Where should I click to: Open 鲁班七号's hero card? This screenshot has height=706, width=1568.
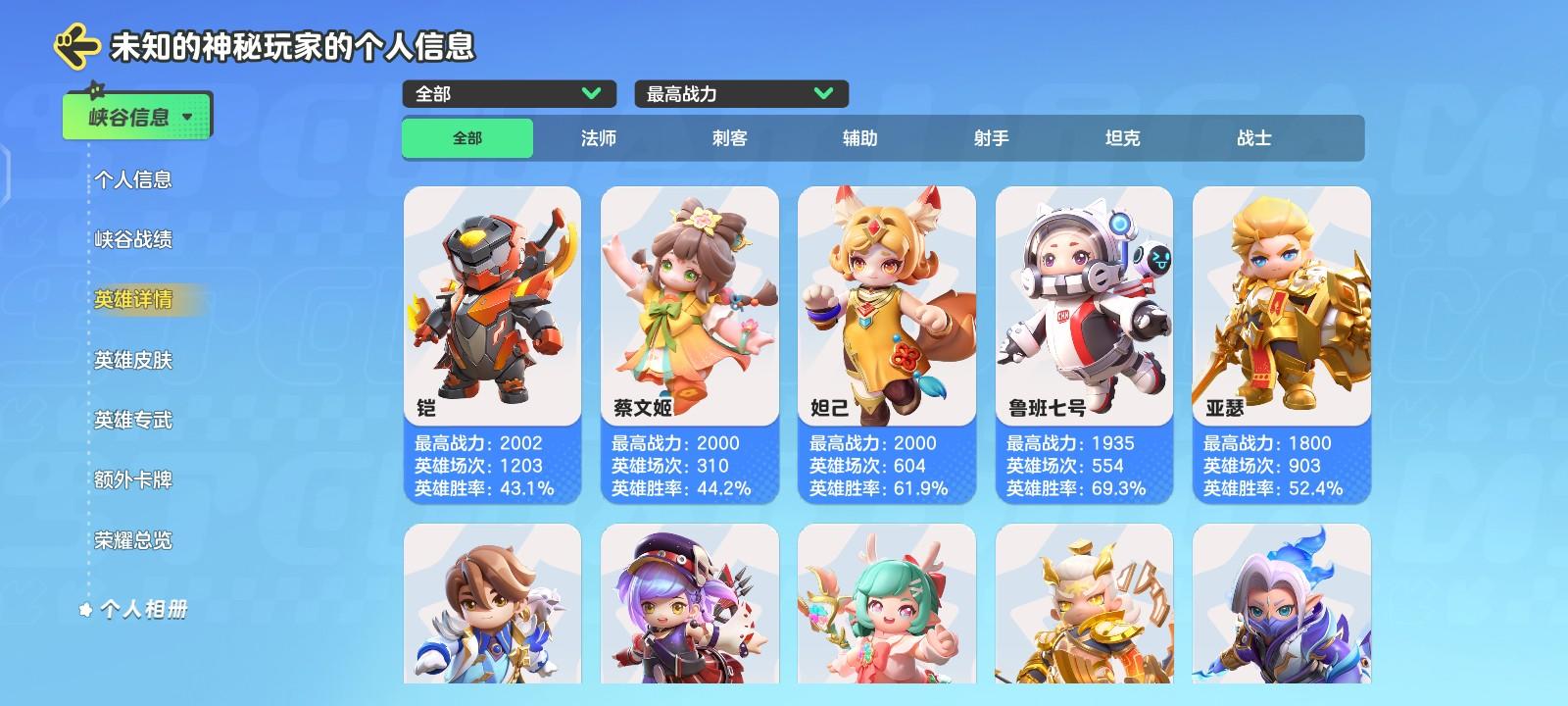point(1084,343)
